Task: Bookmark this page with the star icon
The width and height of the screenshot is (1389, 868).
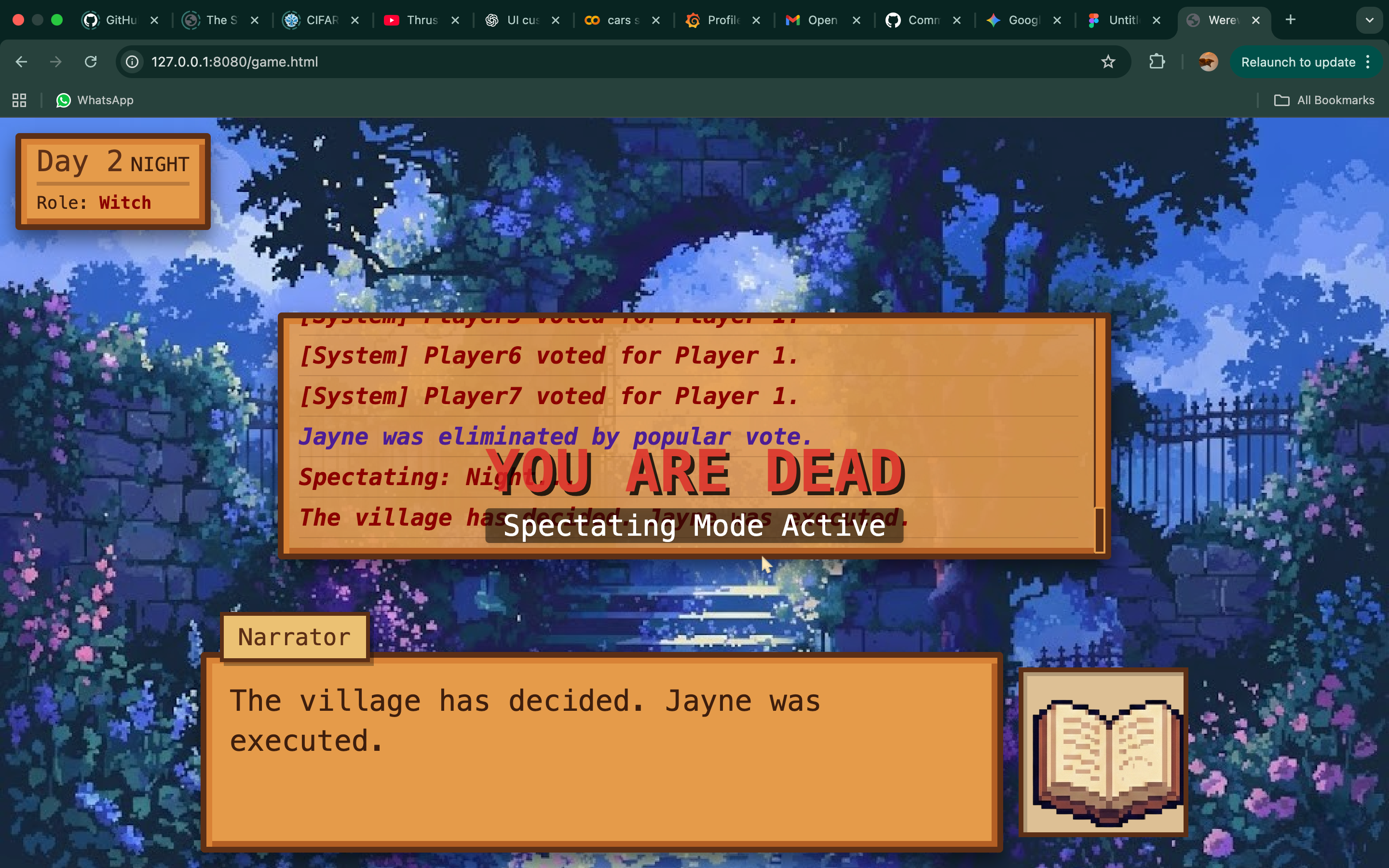Action: point(1108,61)
